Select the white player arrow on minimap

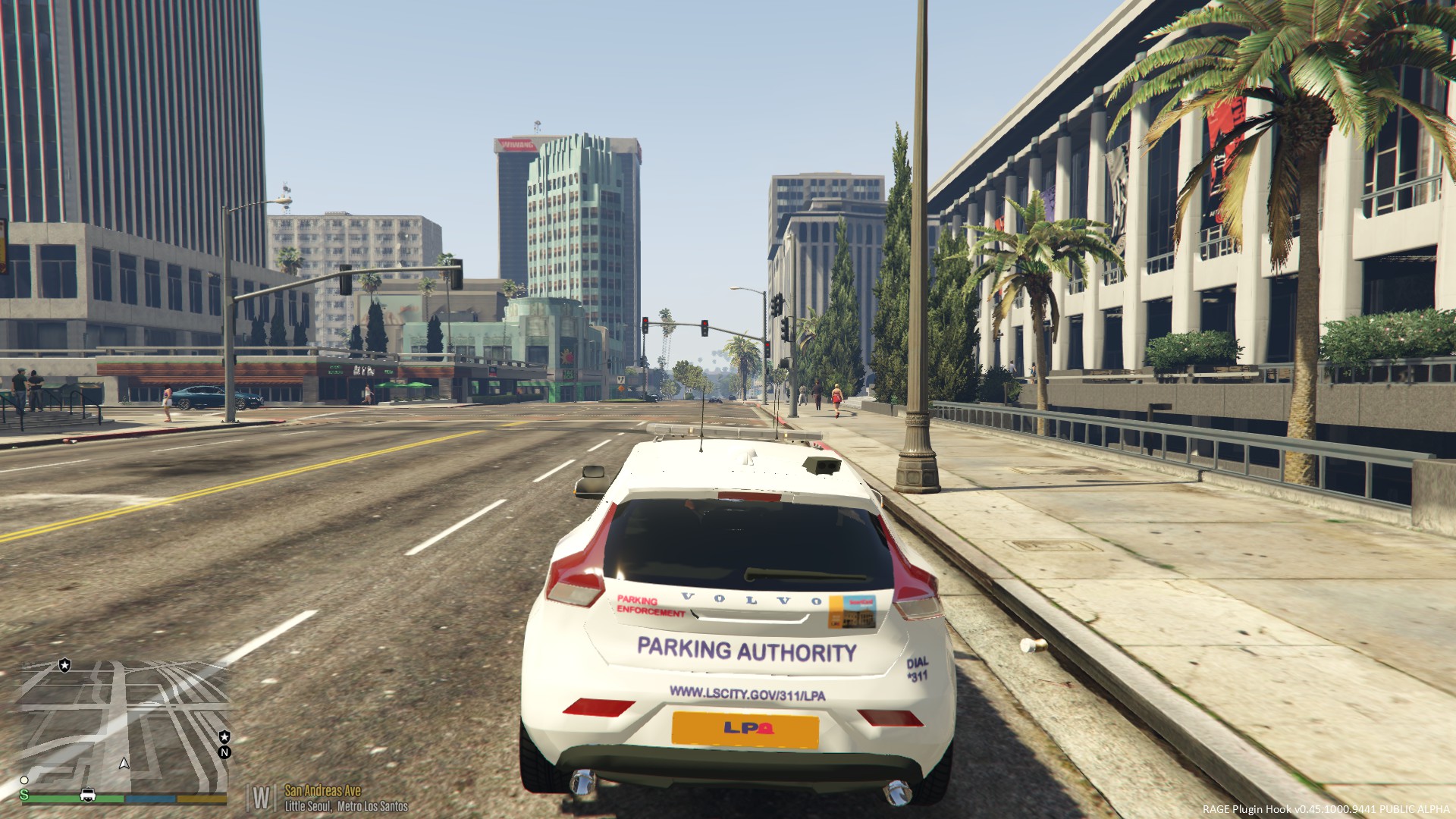(124, 763)
